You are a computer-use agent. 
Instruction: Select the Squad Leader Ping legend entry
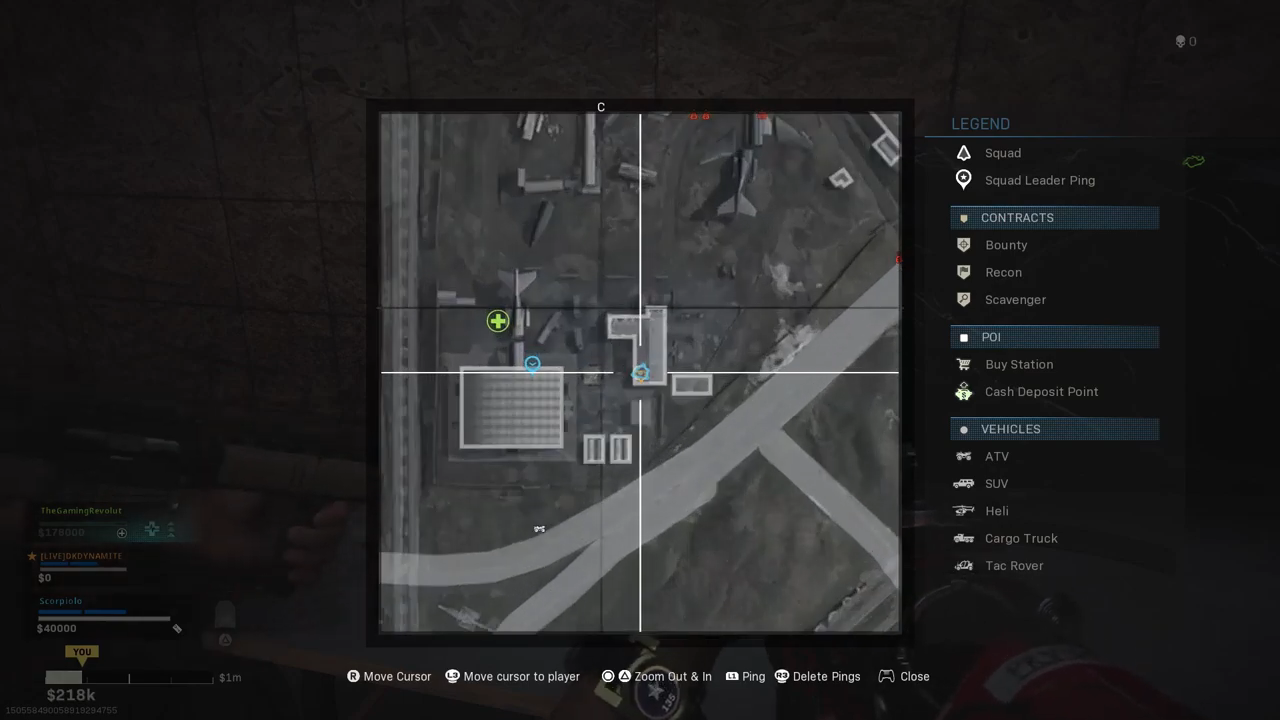click(x=1039, y=180)
